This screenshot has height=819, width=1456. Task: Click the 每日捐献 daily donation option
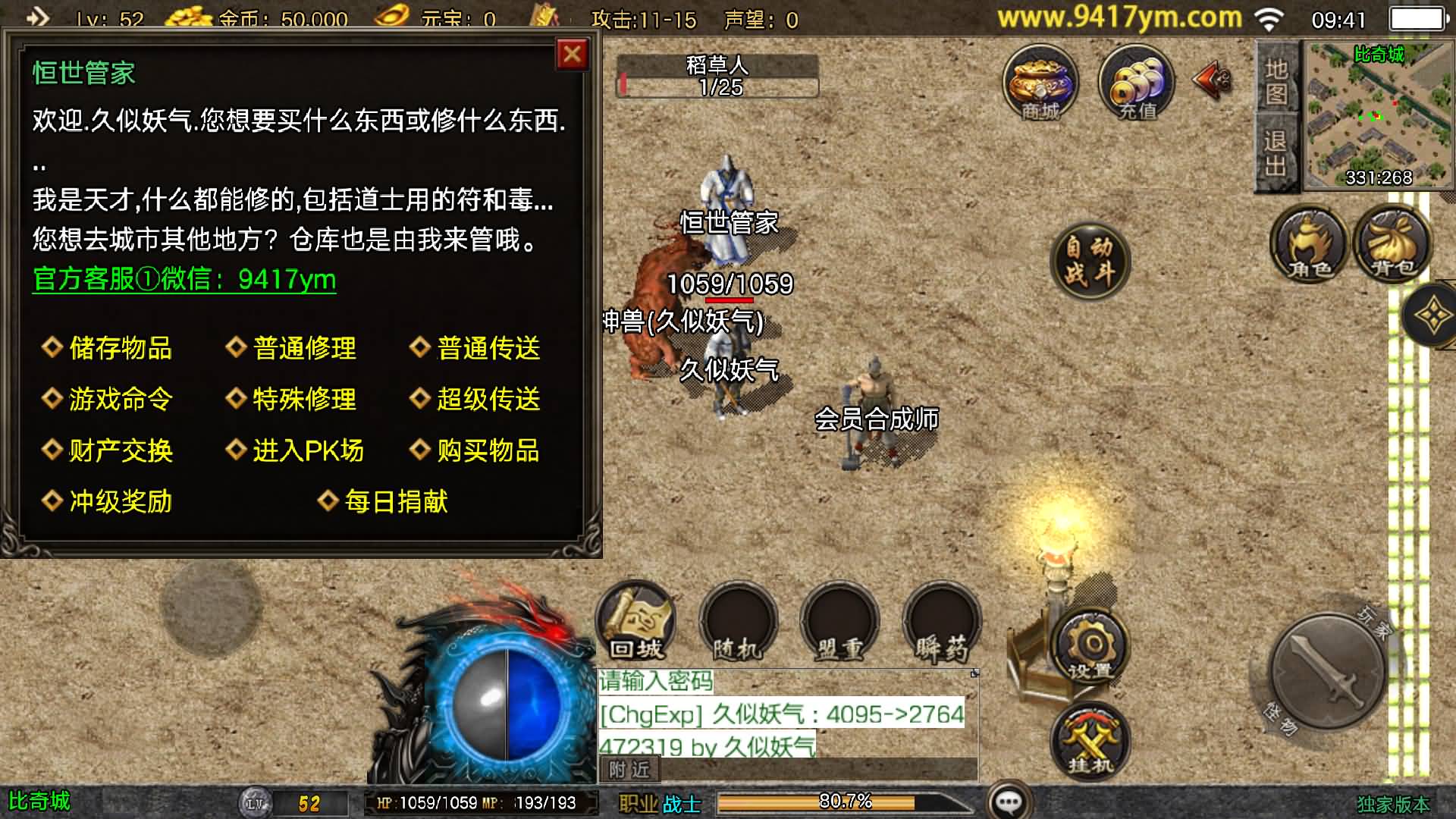coord(395,501)
